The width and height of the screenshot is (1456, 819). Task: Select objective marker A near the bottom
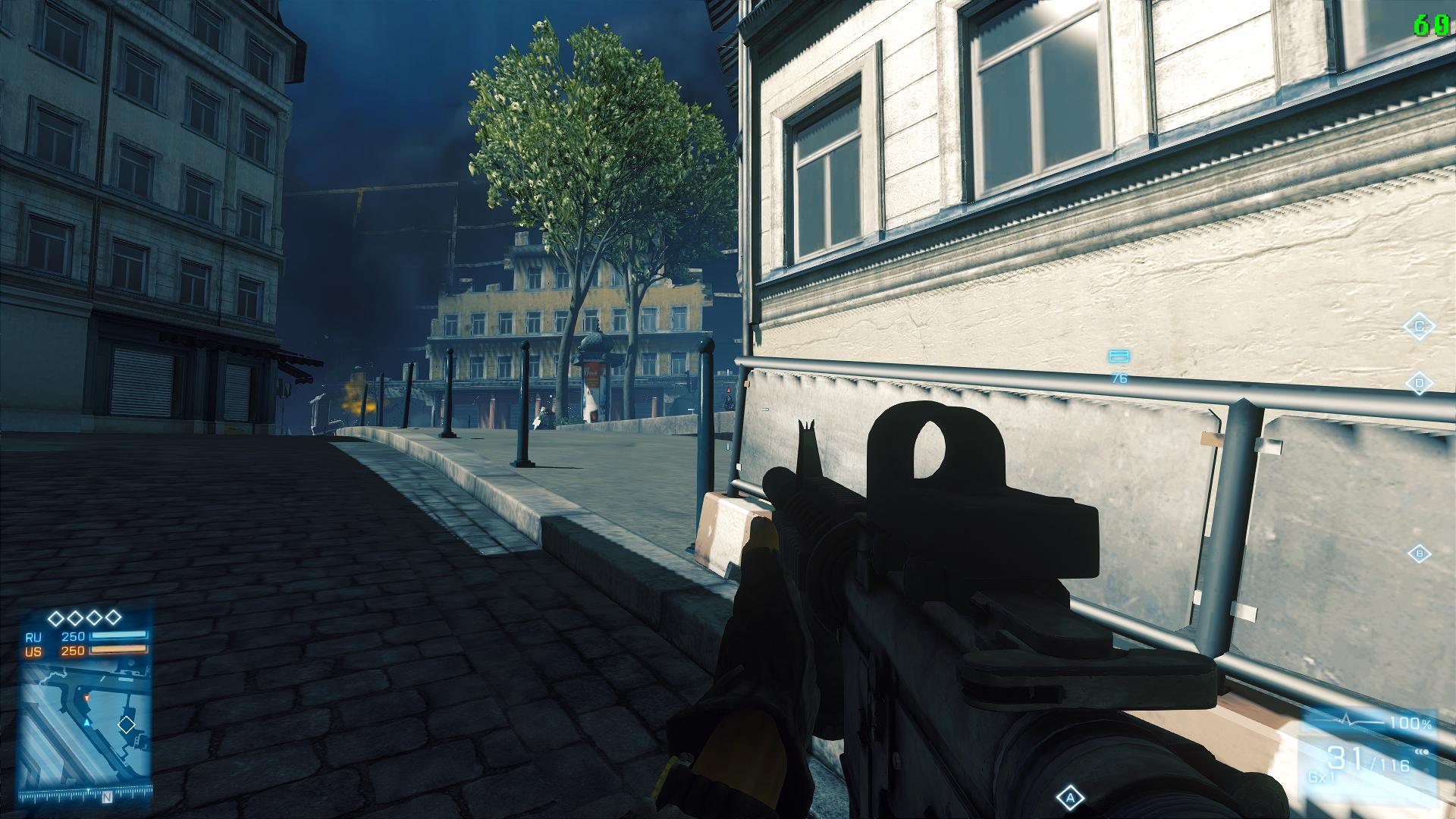[x=1070, y=795]
